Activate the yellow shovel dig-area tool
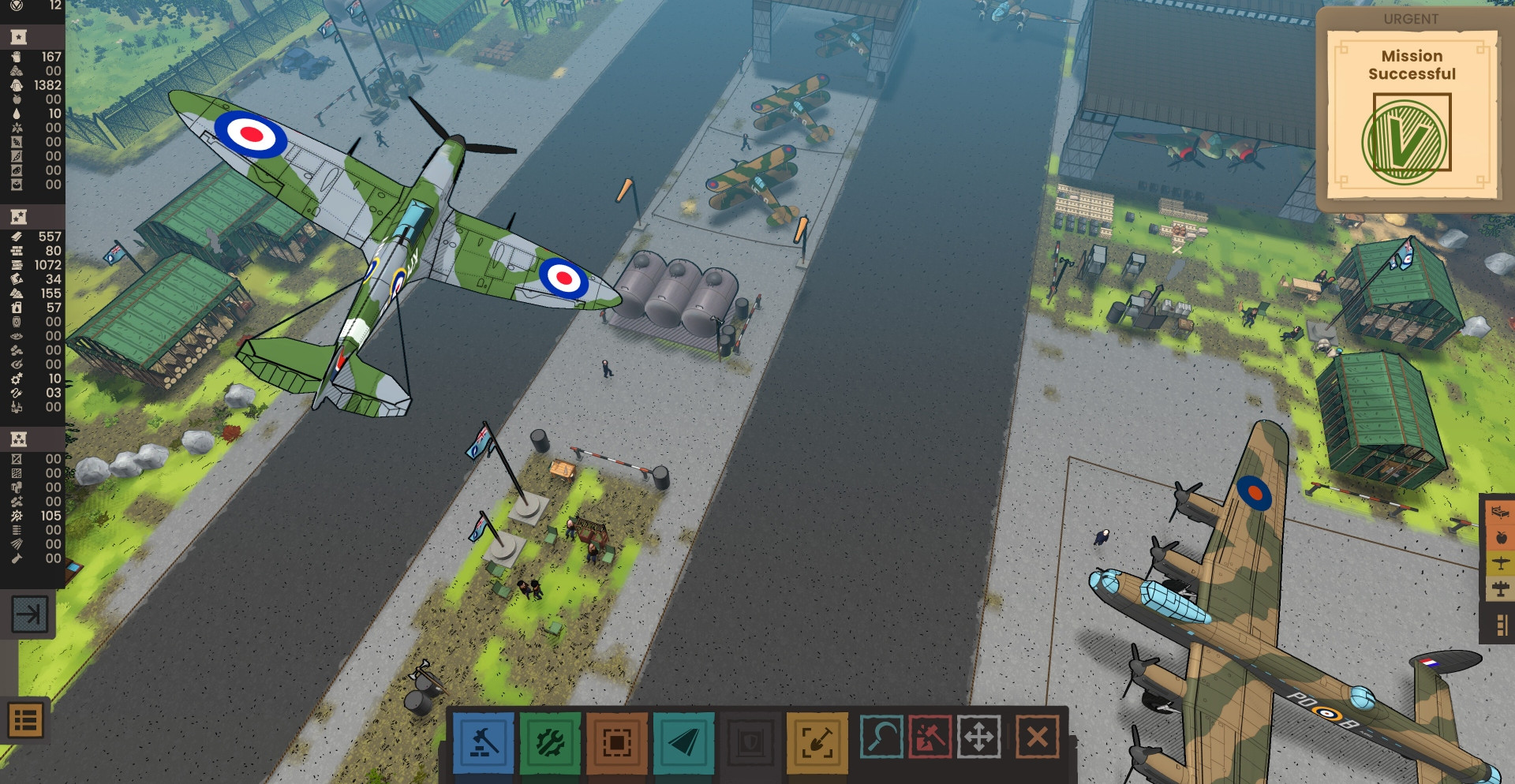 tap(817, 743)
